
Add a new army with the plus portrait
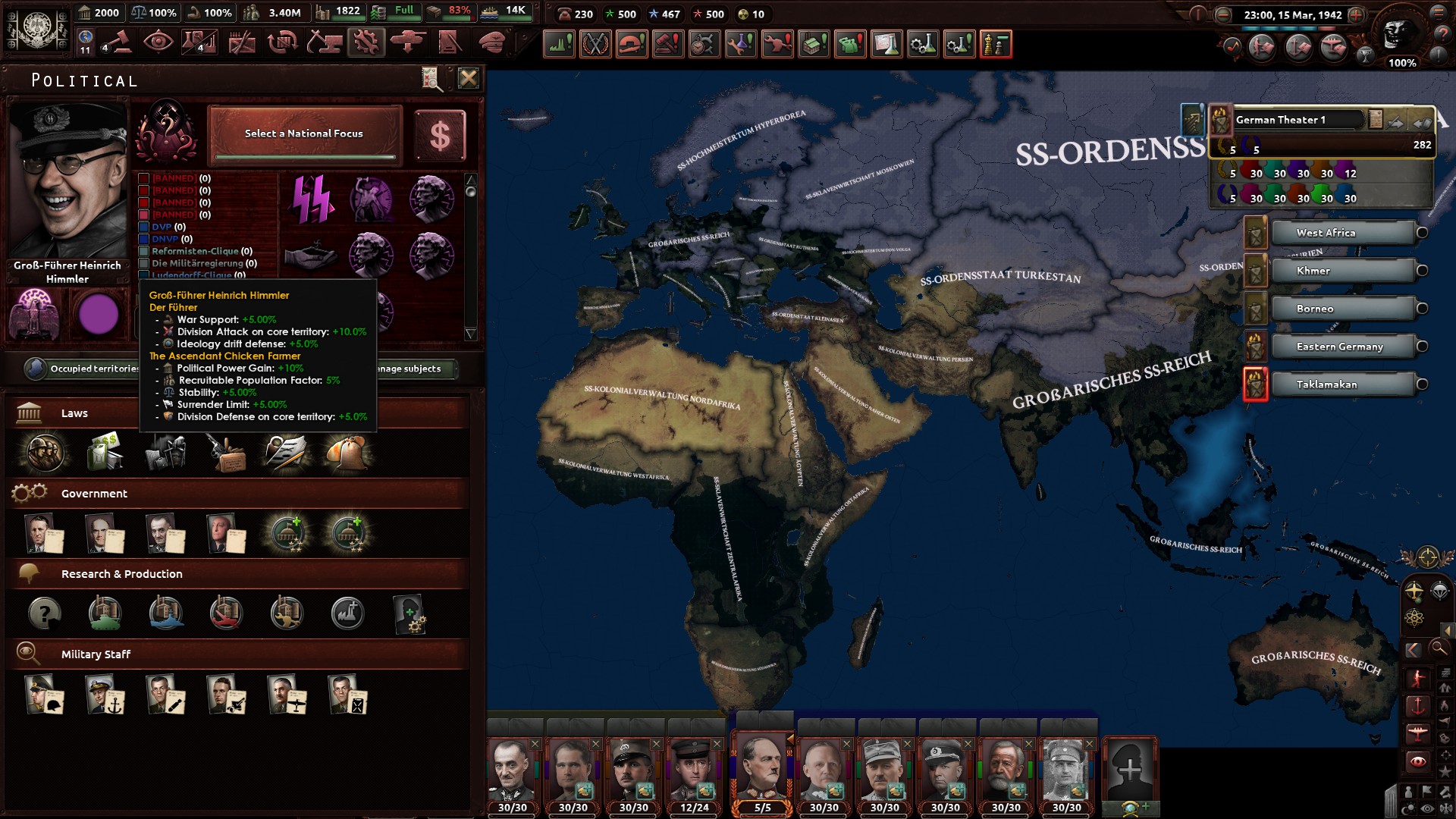(x=1129, y=770)
